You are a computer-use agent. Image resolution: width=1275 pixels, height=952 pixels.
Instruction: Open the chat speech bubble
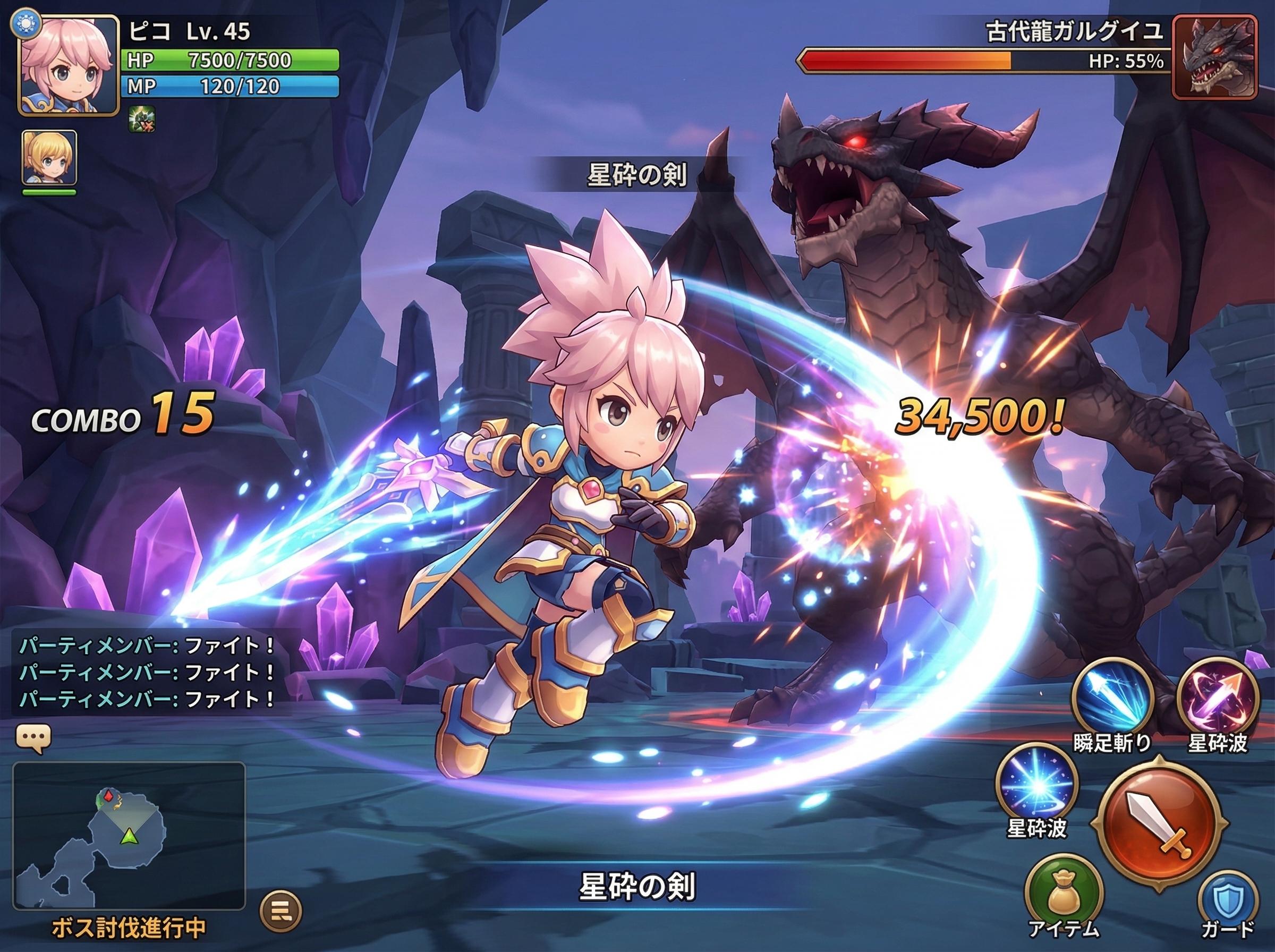point(34,739)
